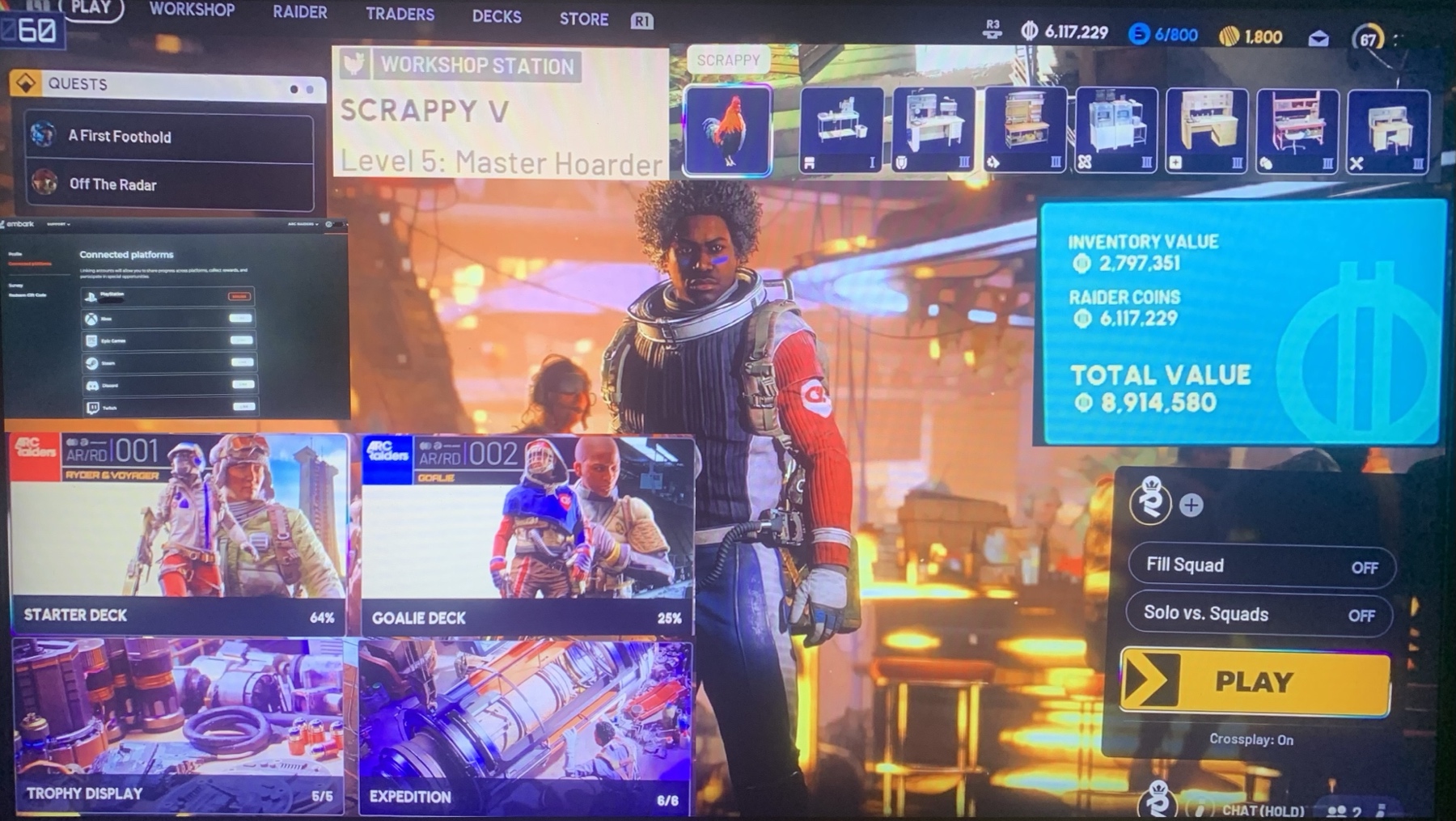Image resolution: width=1456 pixels, height=821 pixels.
Task: Toggle the Fill Squad option
Action: pyautogui.click(x=1260, y=566)
